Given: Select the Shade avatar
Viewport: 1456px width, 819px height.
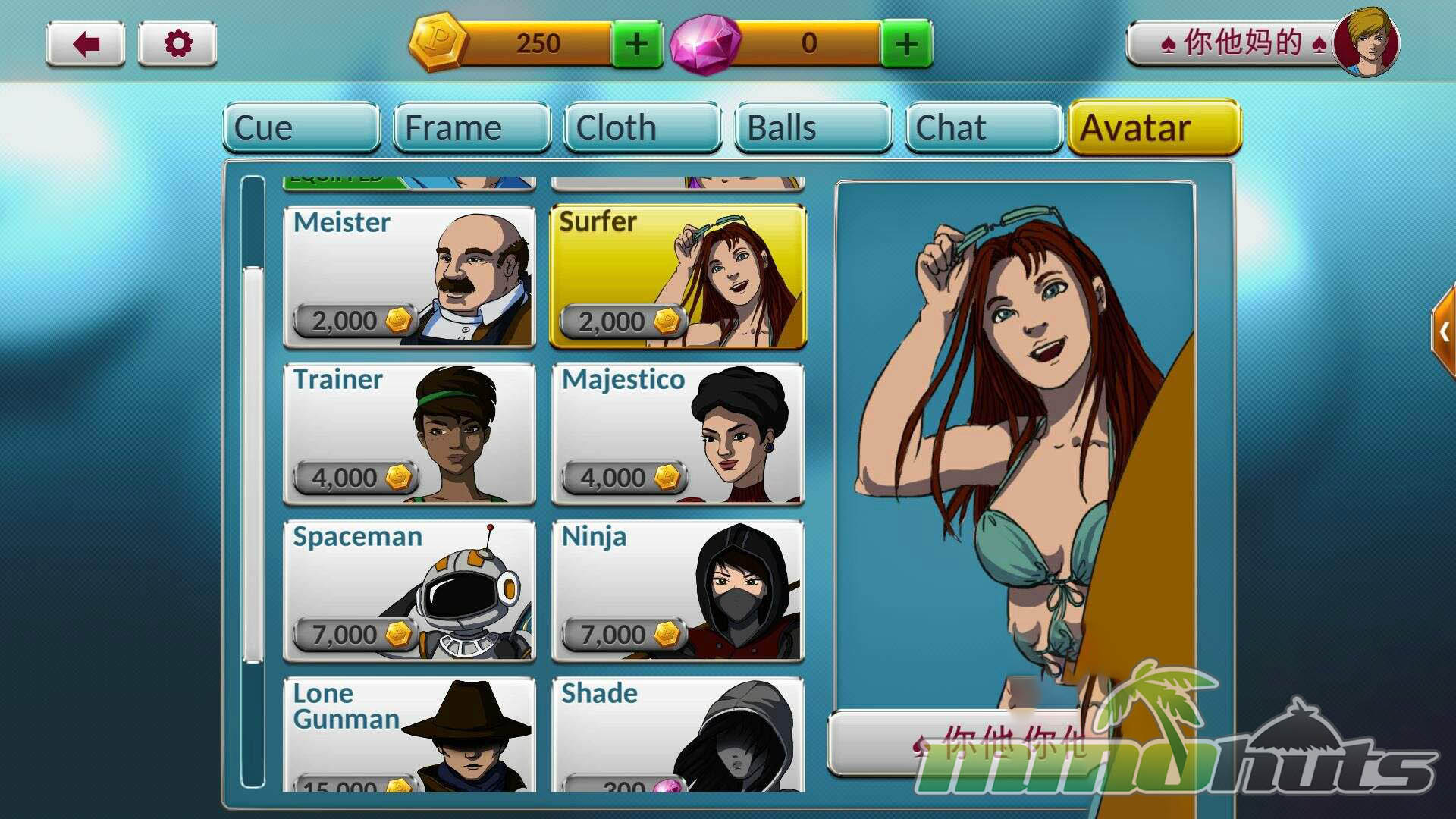Looking at the screenshot, I should 678,734.
